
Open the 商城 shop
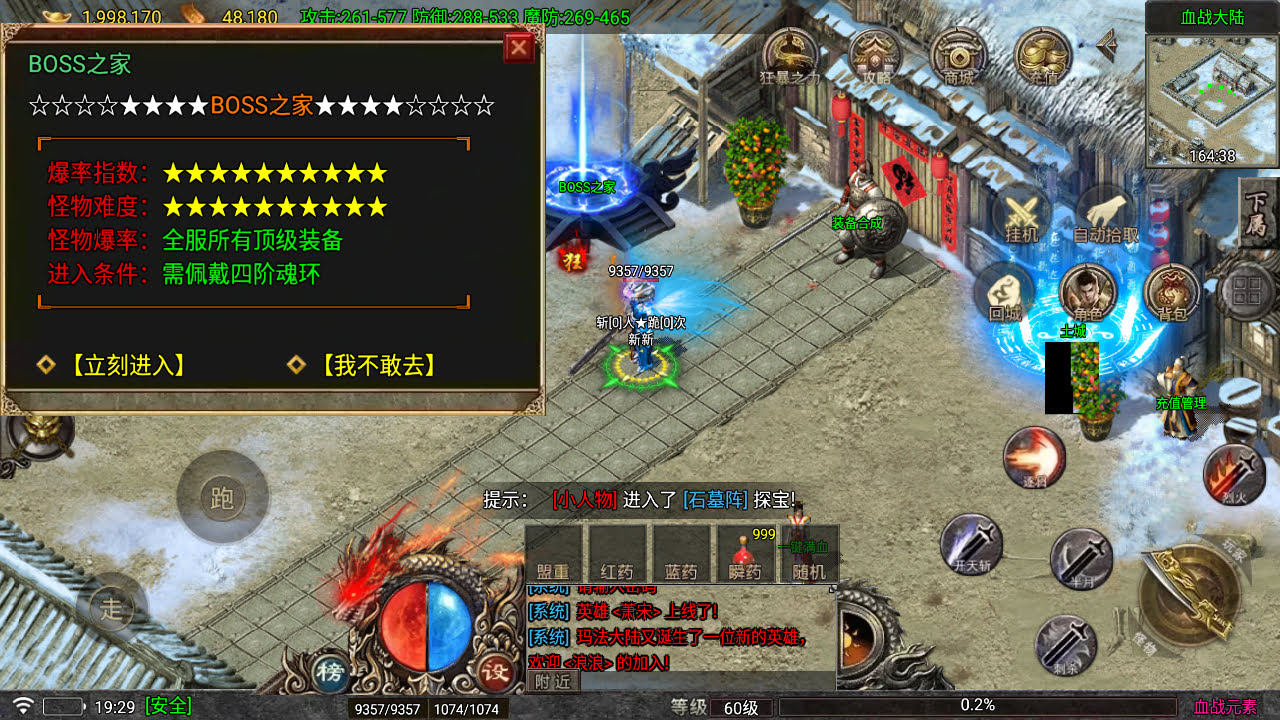click(x=958, y=56)
